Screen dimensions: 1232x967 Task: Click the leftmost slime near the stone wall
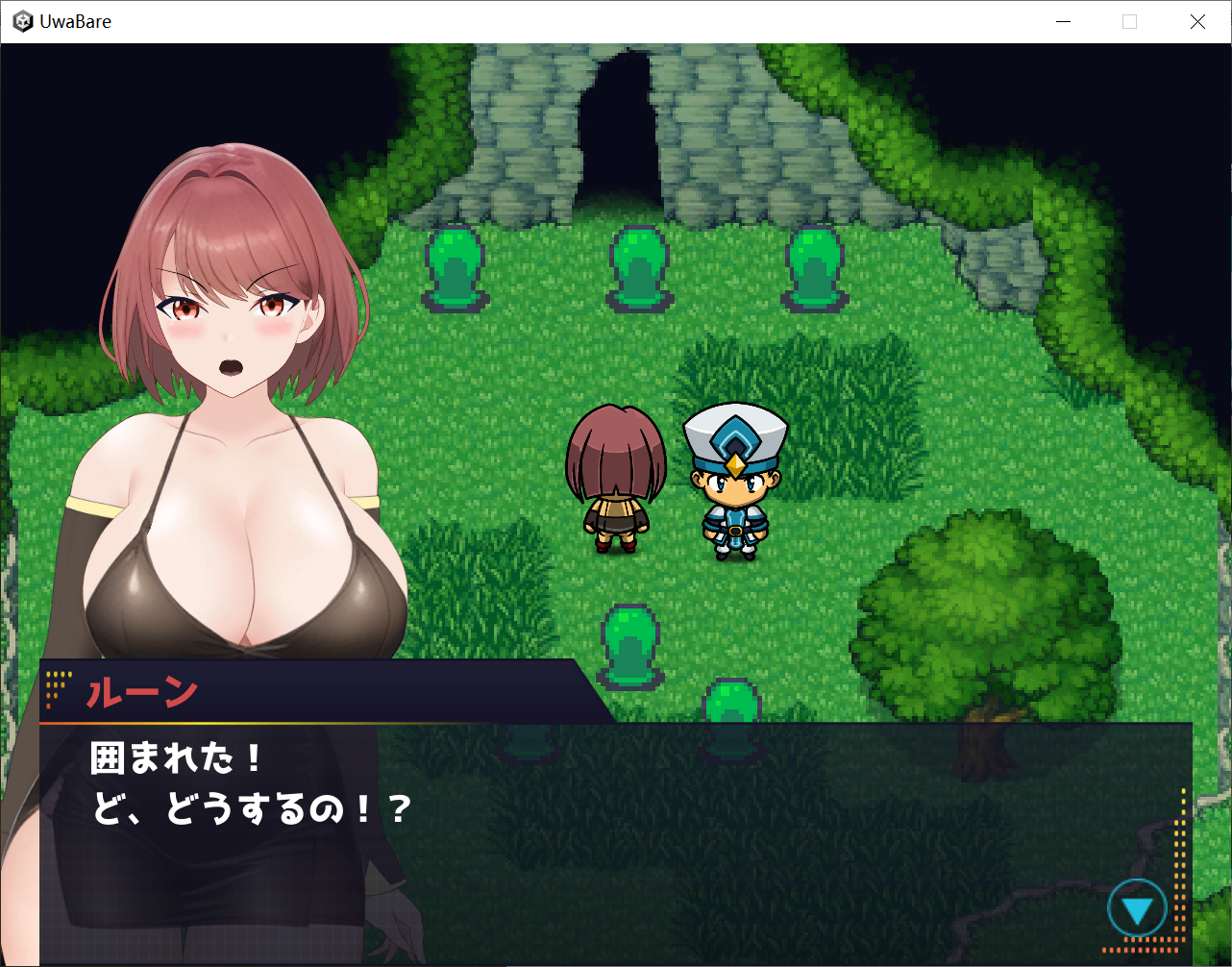(x=456, y=267)
